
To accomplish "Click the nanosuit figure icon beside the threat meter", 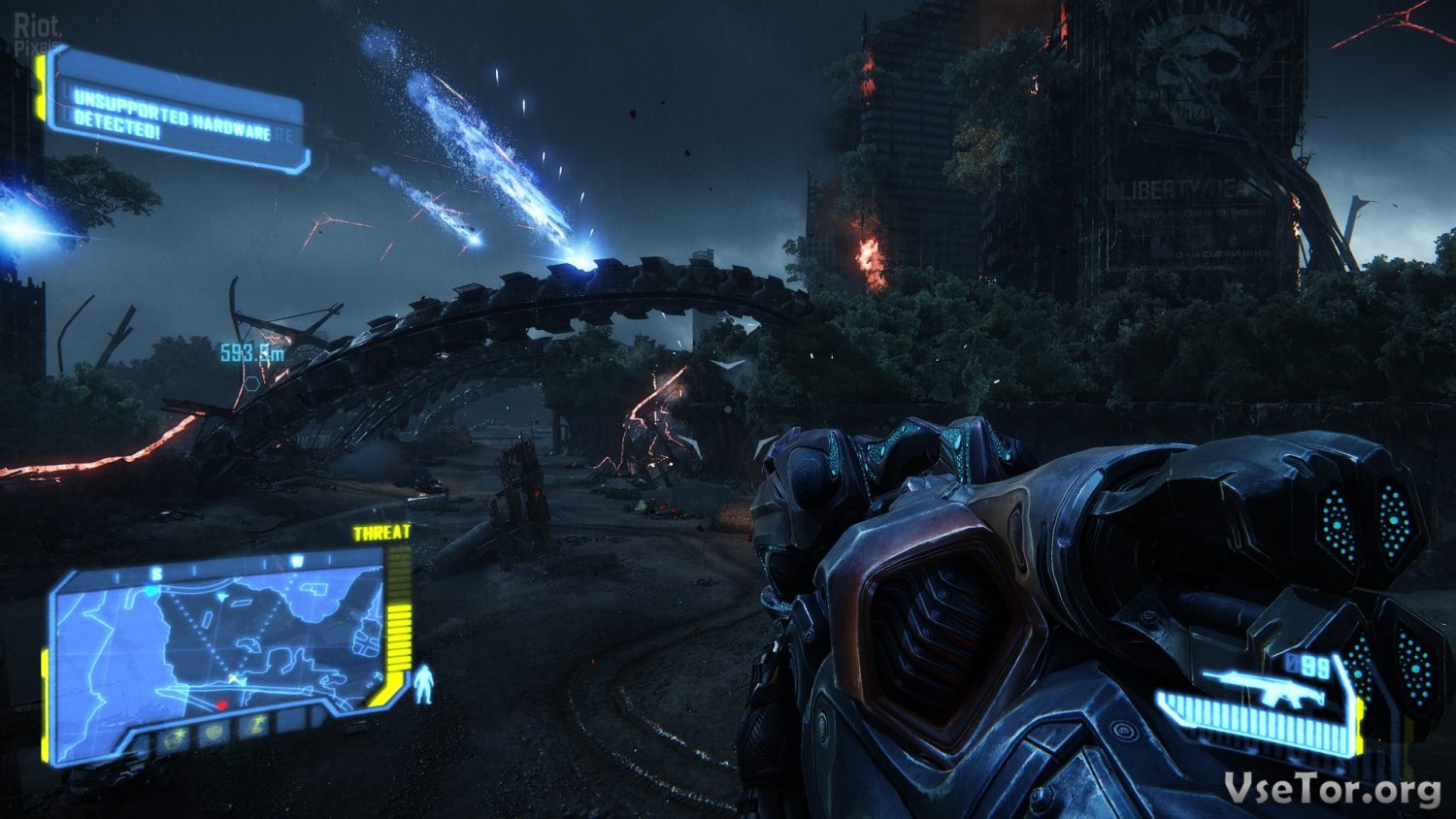I will (x=424, y=684).
